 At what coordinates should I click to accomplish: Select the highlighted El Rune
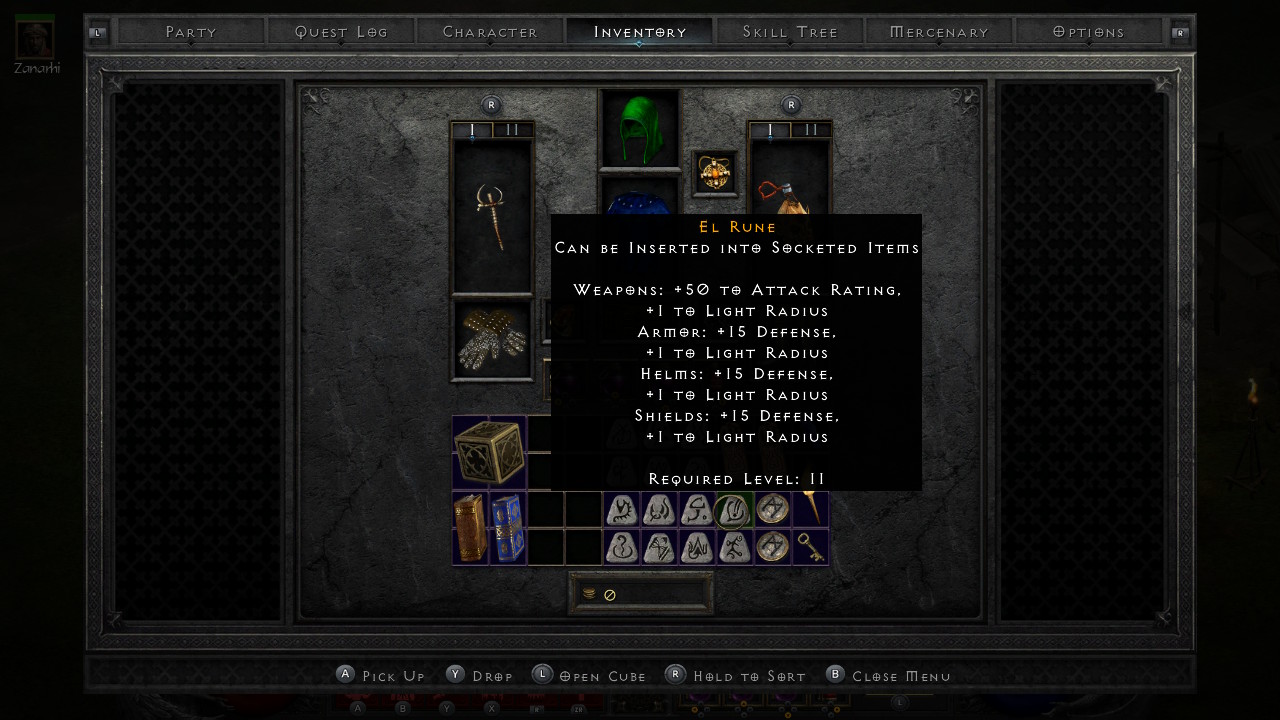click(734, 510)
